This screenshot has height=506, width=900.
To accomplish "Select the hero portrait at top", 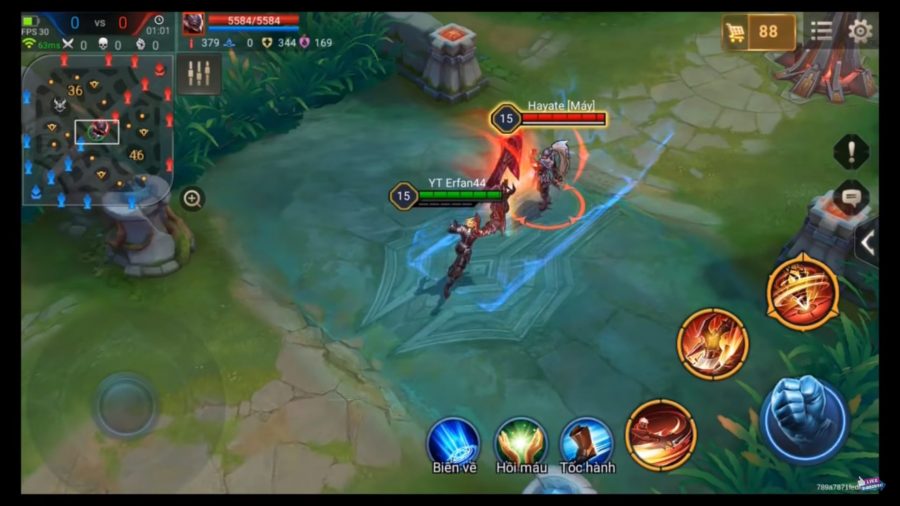I will [193, 24].
